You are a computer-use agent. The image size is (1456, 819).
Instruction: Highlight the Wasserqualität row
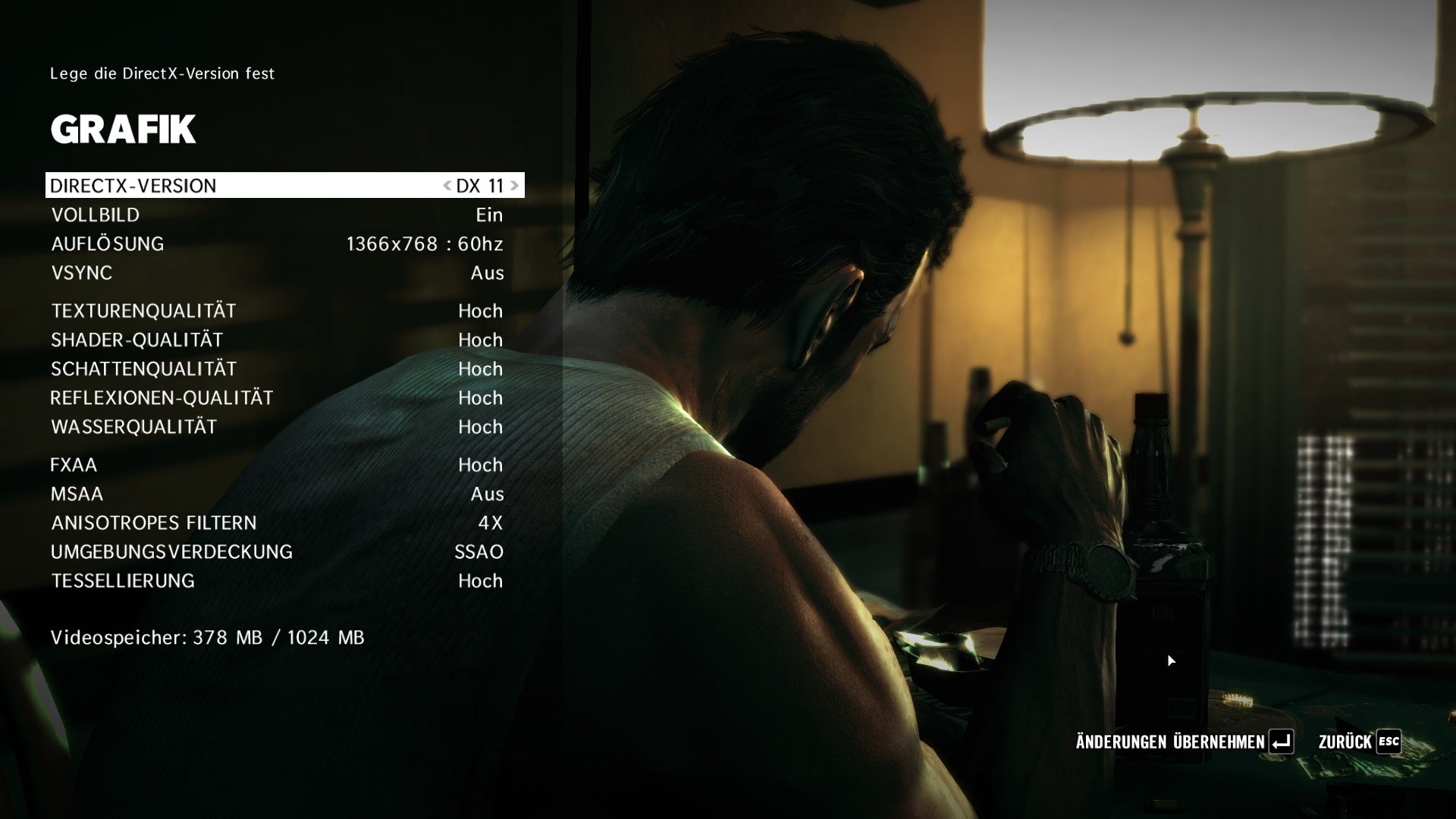(x=277, y=427)
